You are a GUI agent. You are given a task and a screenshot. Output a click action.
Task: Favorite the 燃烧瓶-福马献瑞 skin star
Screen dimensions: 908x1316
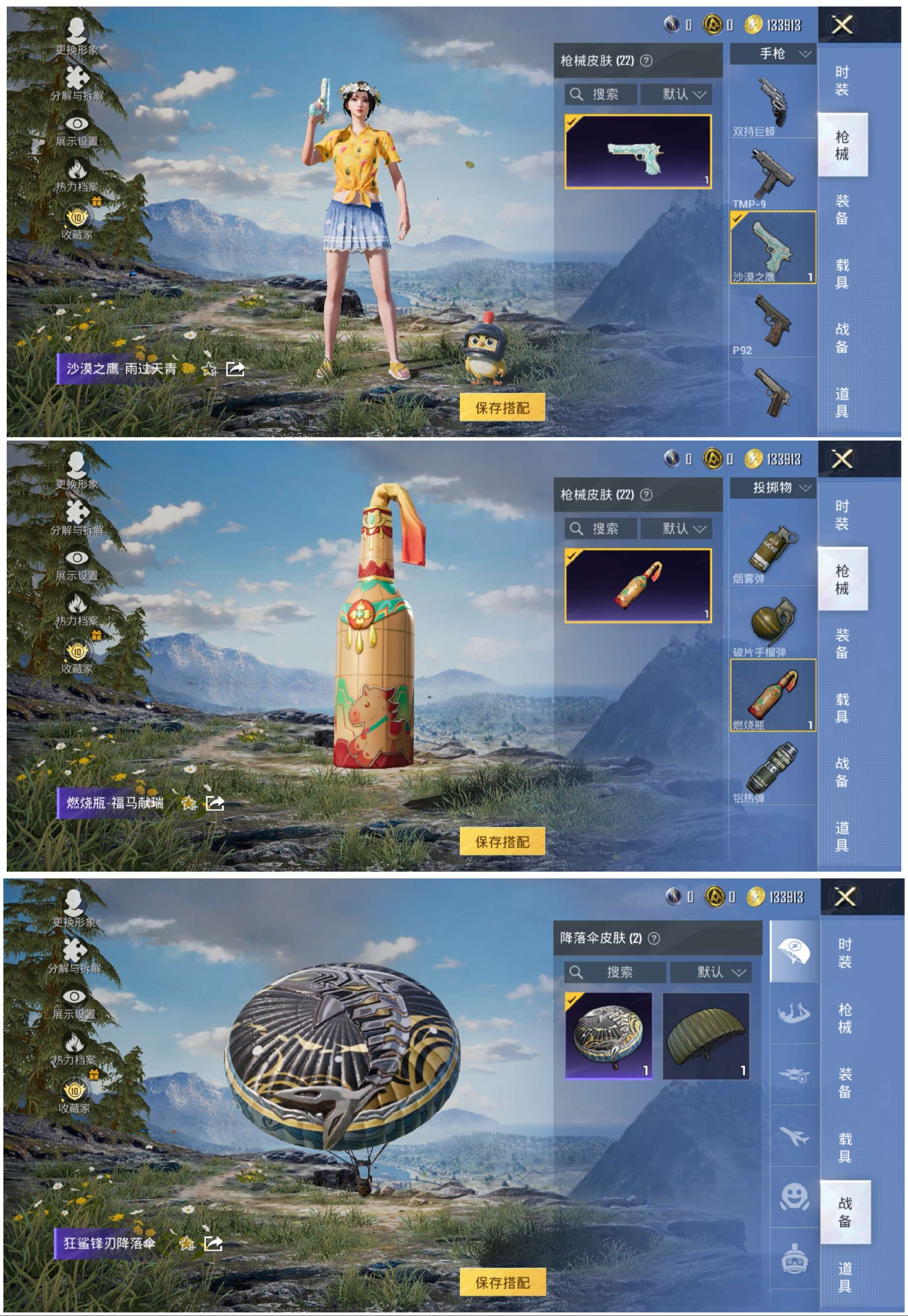pos(188,804)
